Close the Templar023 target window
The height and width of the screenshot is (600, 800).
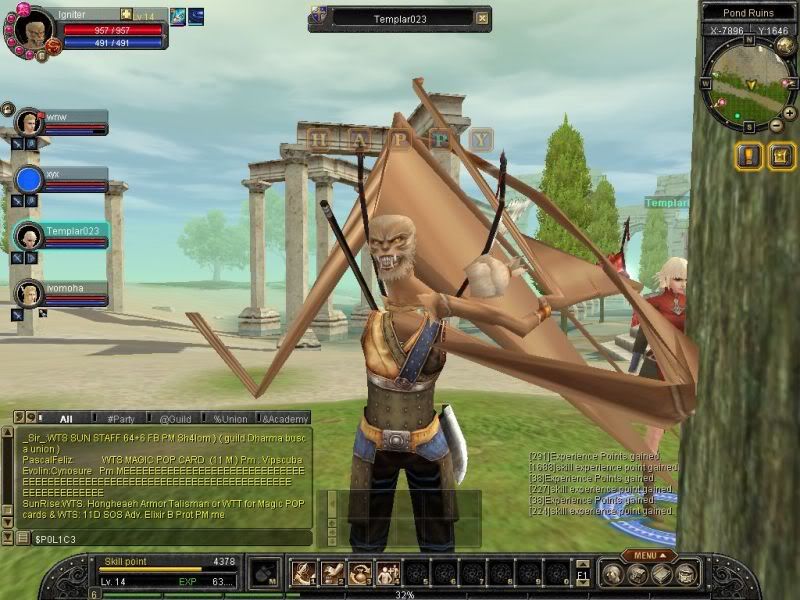tap(482, 18)
